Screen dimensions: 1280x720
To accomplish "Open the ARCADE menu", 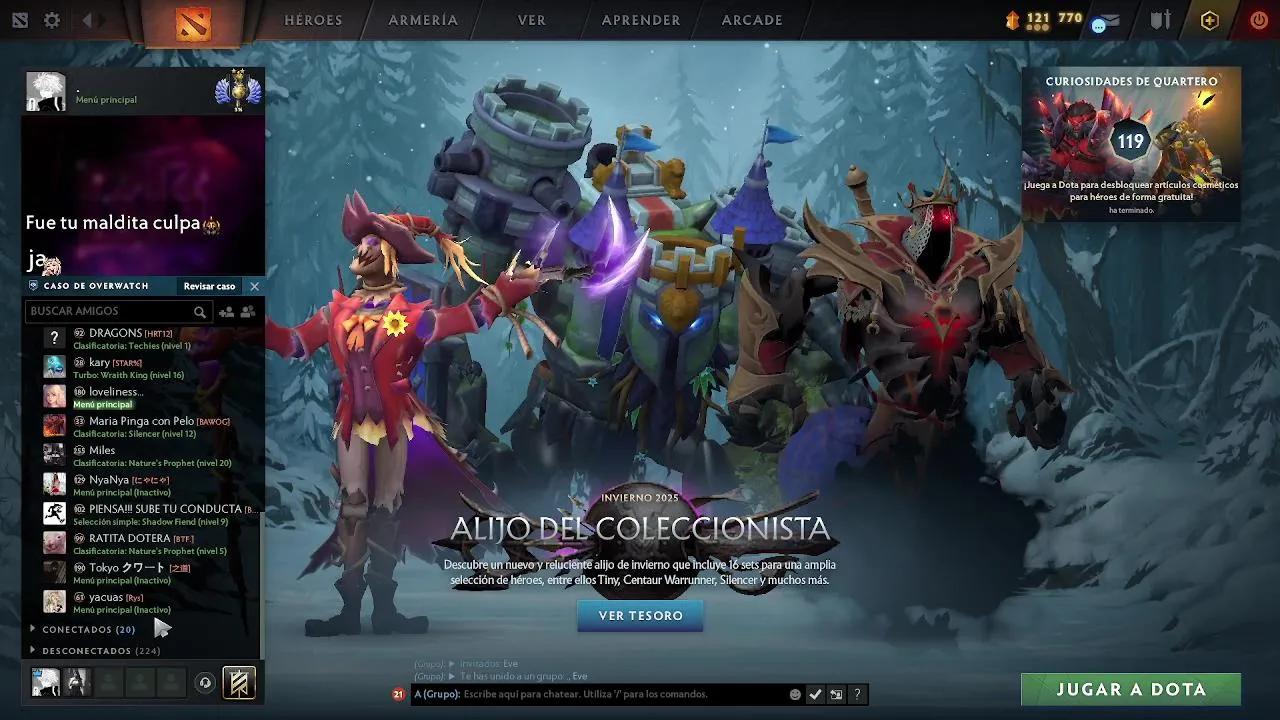I will pyautogui.click(x=751, y=20).
